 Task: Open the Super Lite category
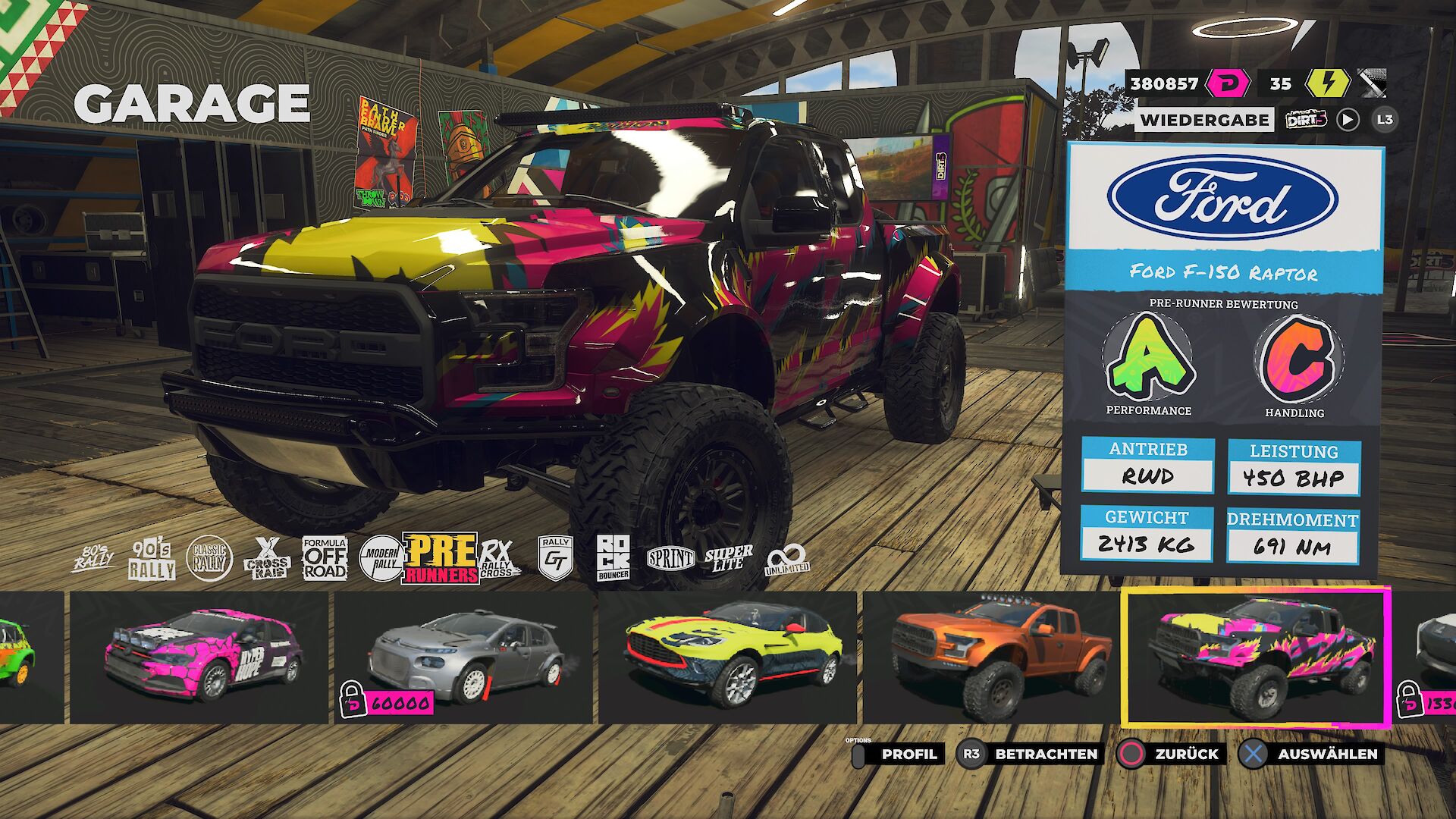tap(728, 559)
